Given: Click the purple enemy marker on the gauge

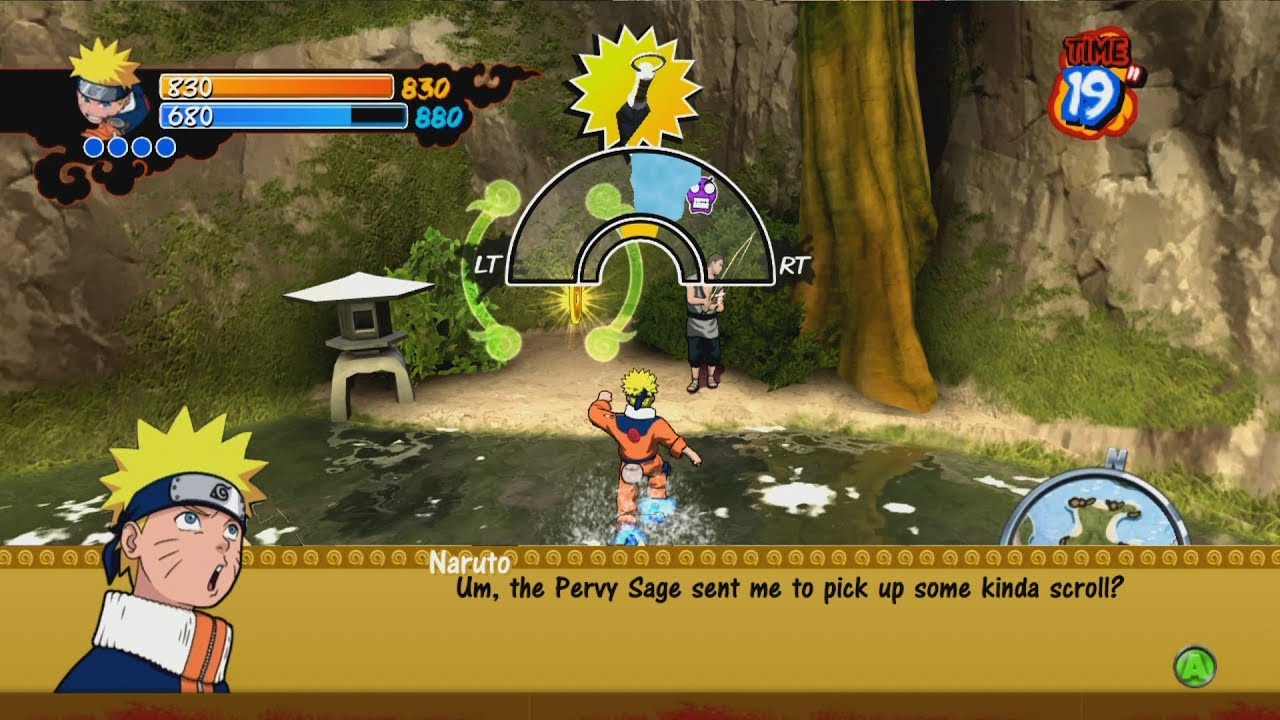Looking at the screenshot, I should (x=702, y=195).
